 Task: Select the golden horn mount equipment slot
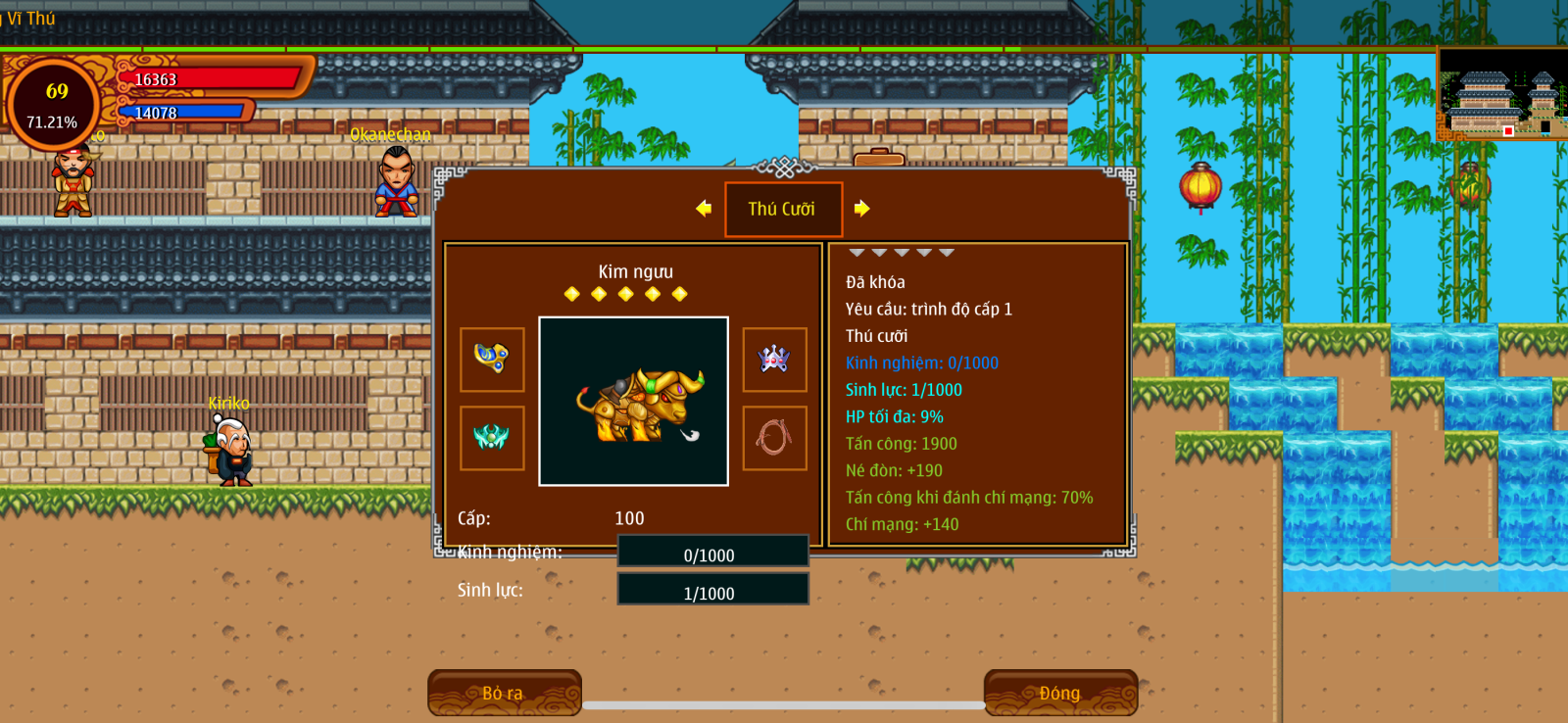(x=492, y=360)
